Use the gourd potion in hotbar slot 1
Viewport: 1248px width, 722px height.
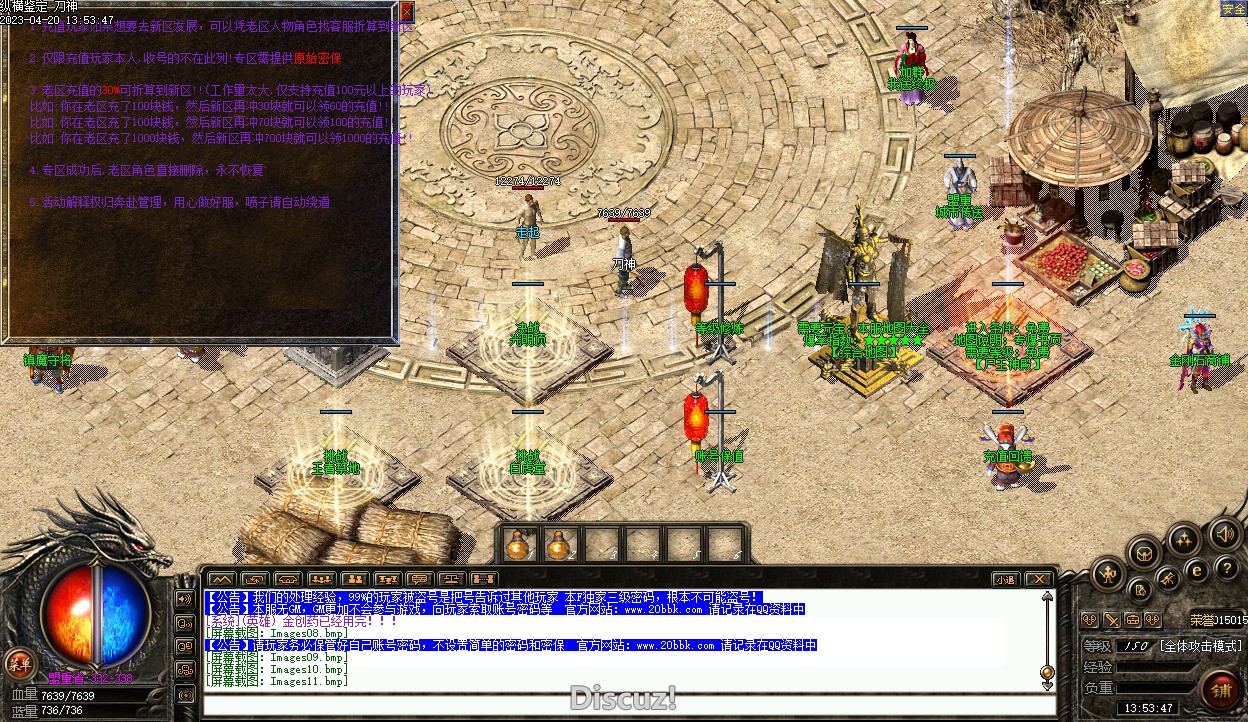pos(518,545)
